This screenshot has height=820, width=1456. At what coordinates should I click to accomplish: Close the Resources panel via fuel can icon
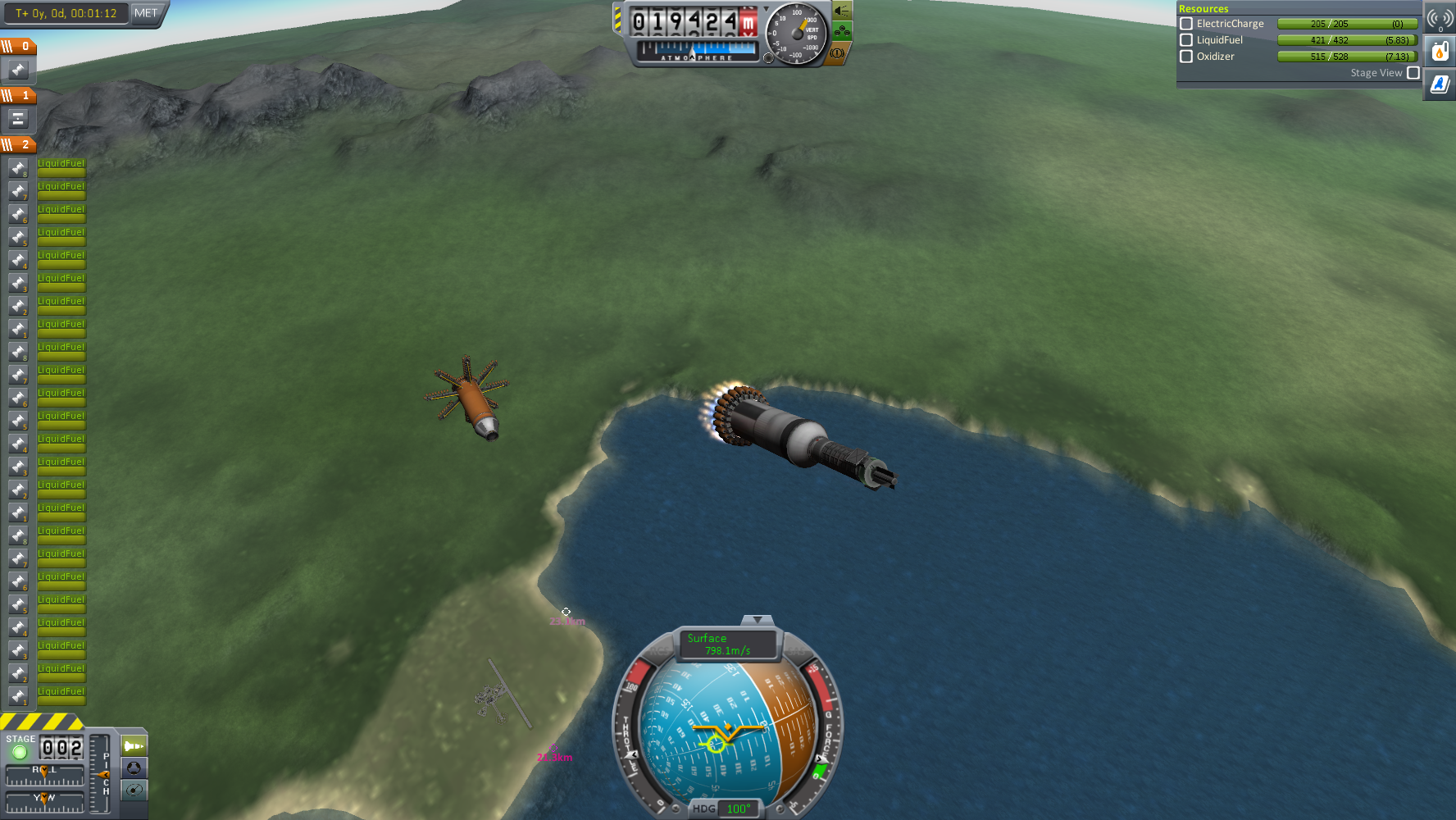point(1440,52)
